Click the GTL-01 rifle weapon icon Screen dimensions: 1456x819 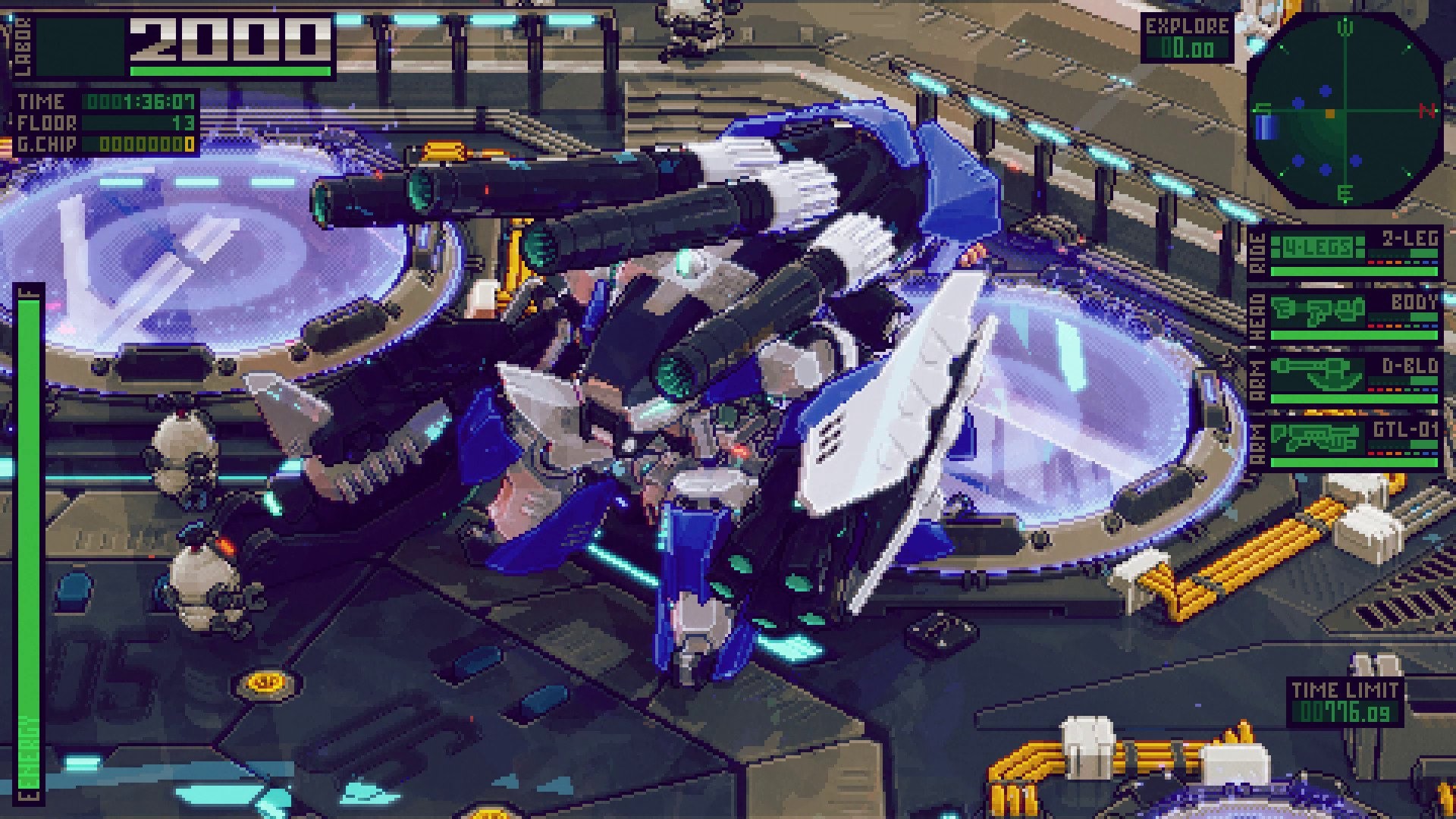pos(1316,437)
